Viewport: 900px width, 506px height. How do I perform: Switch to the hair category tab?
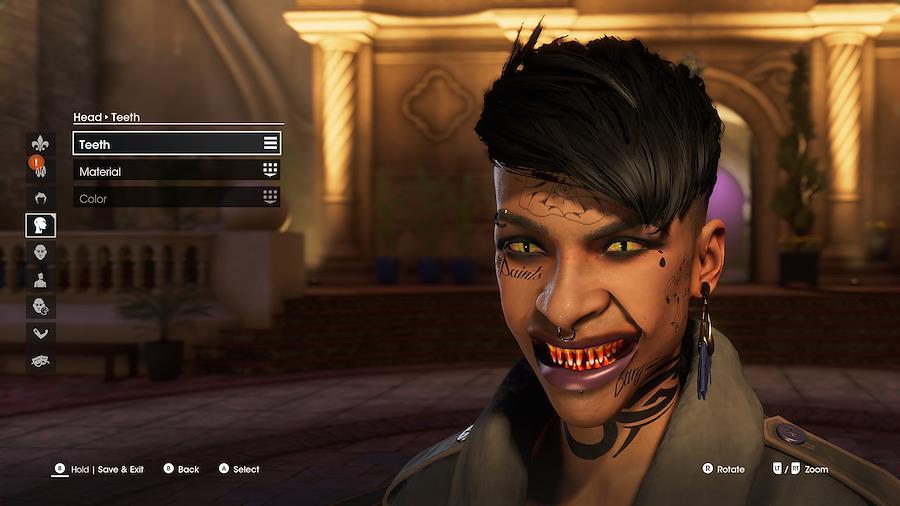(41, 198)
